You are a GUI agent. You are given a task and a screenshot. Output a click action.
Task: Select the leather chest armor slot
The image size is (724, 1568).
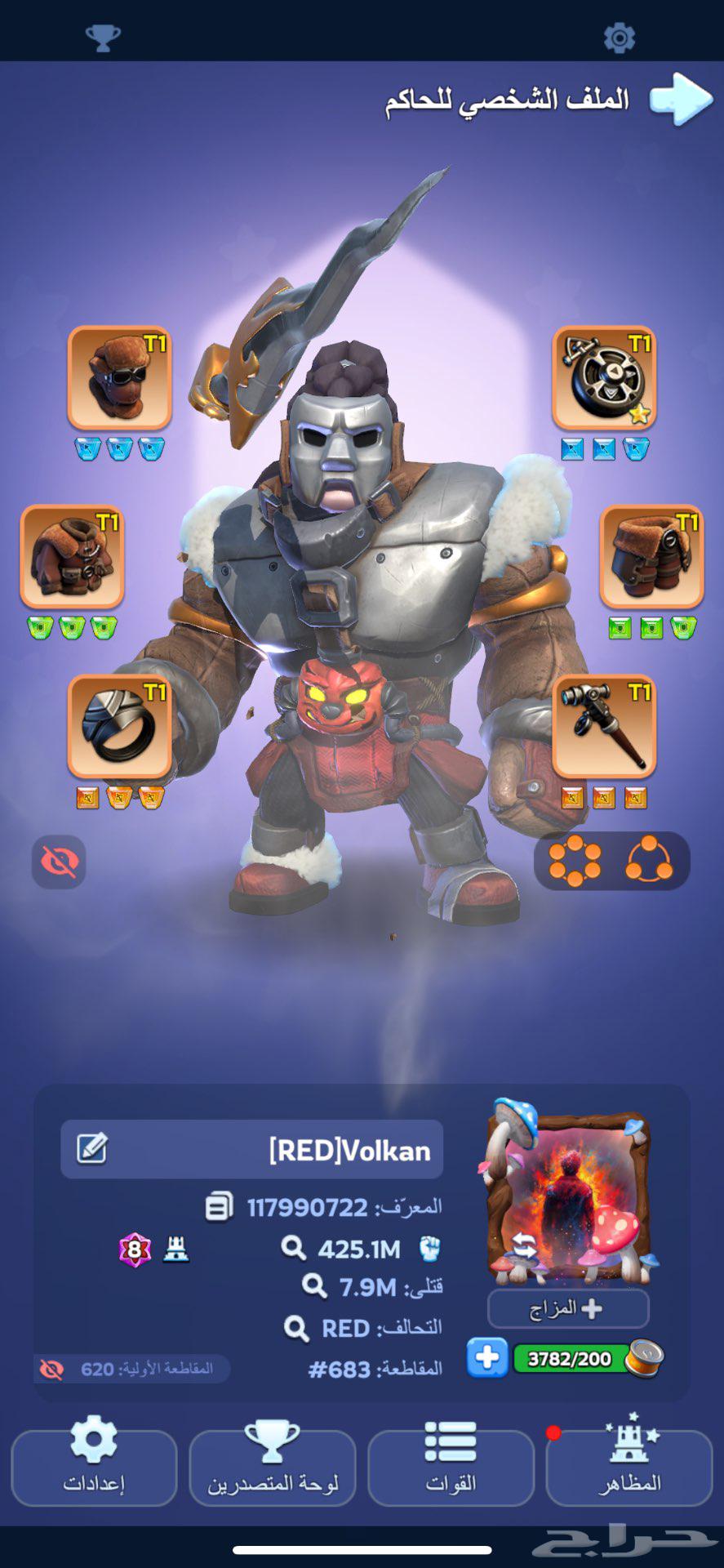(x=72, y=557)
